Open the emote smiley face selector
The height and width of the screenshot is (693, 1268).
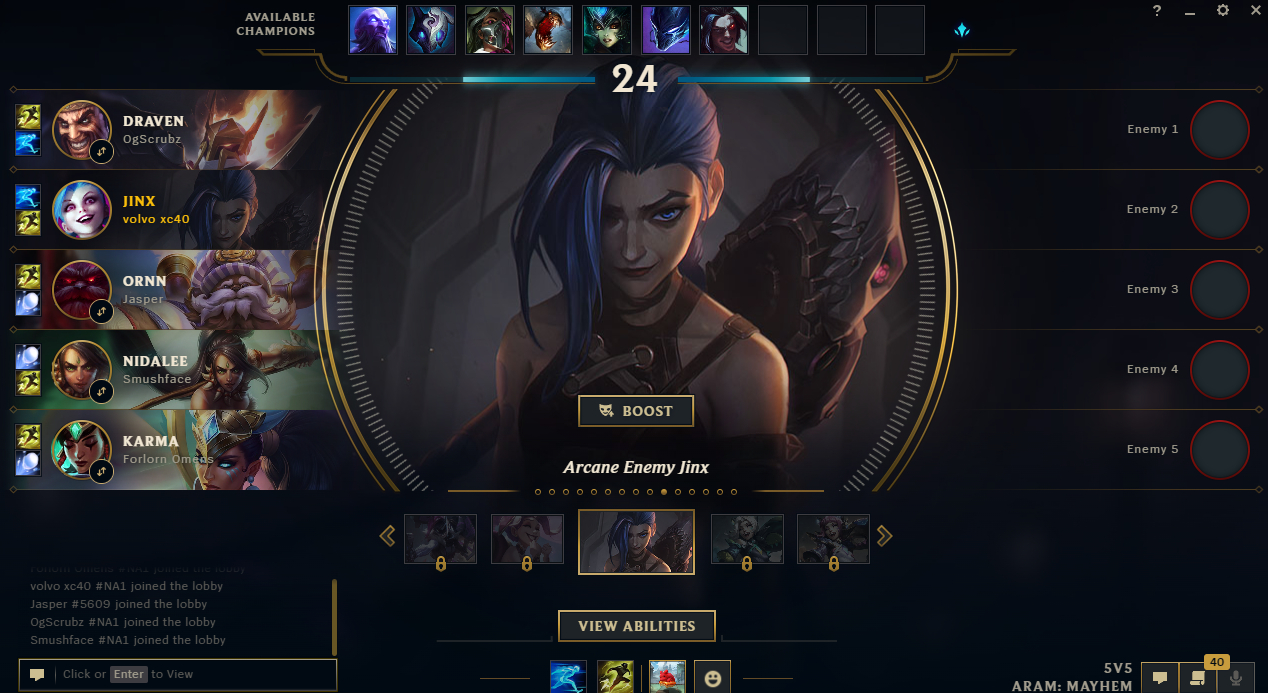pos(712,677)
